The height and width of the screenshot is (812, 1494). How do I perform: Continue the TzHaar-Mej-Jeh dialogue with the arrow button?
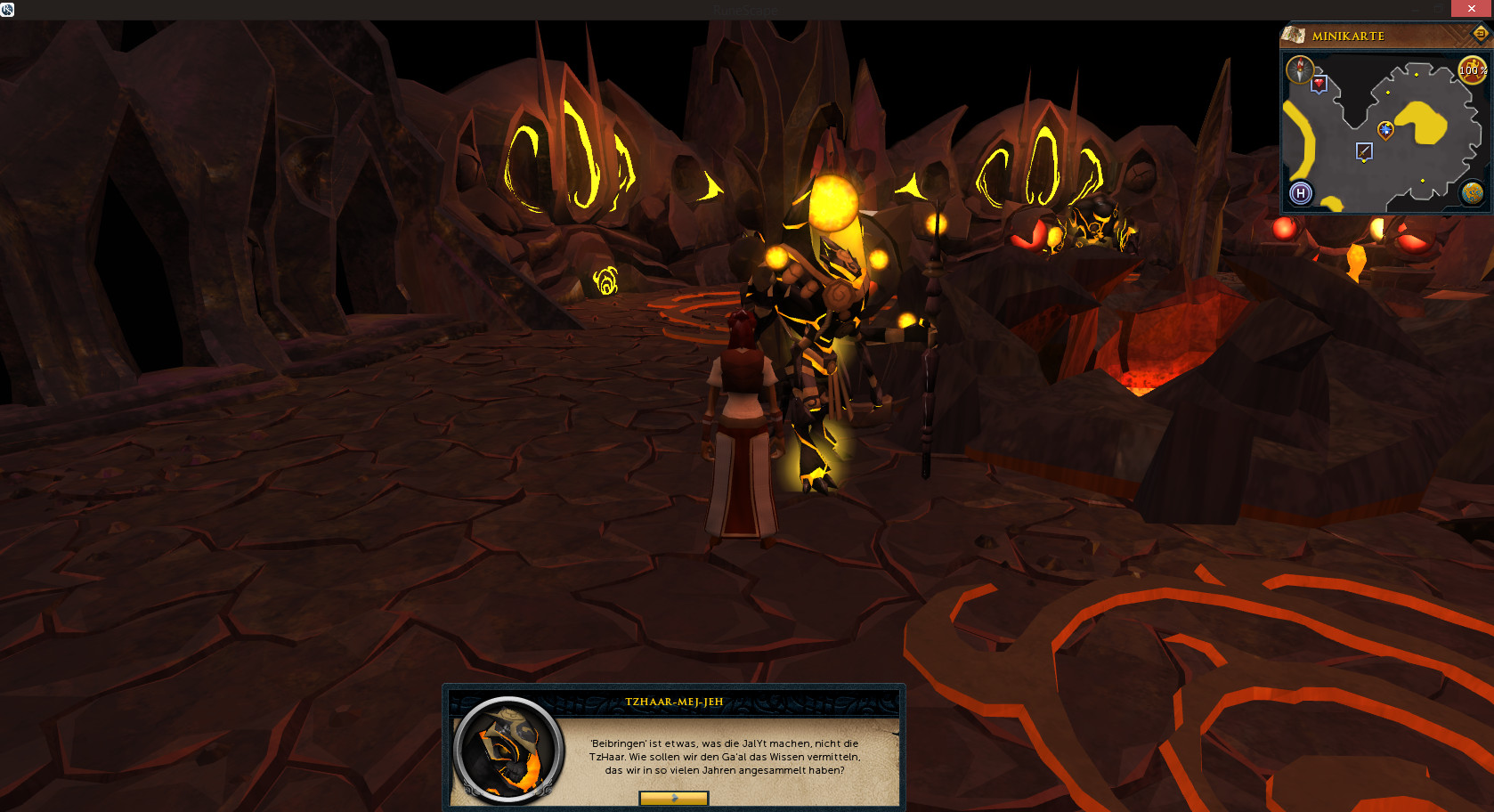click(673, 798)
